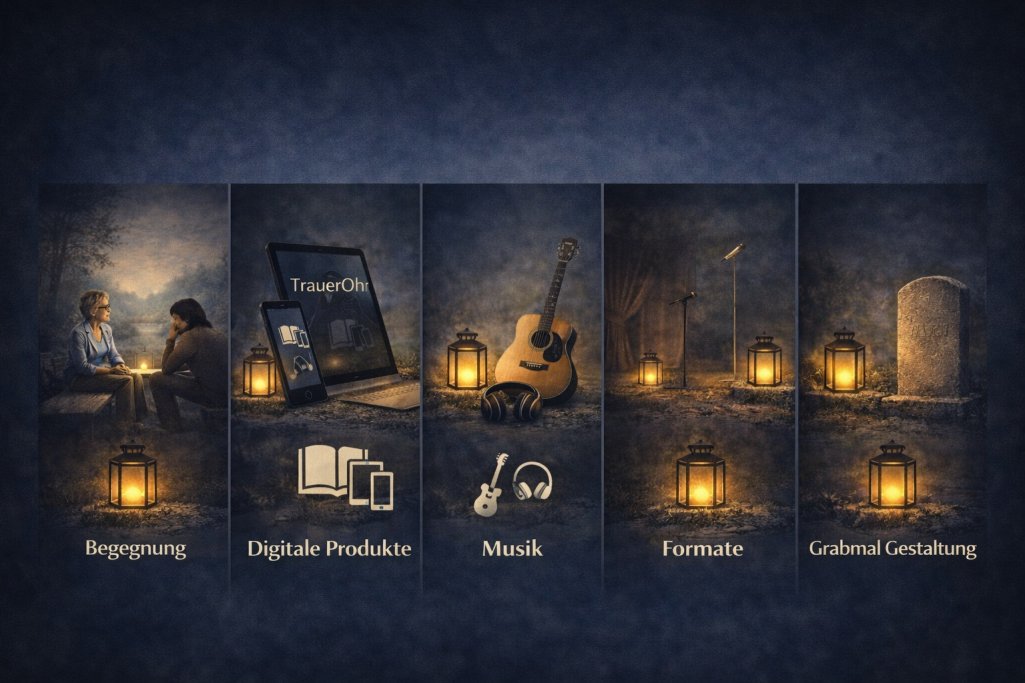This screenshot has height=683, width=1025.
Task: Select Grabmal Gestaltung
Action: 892,548
